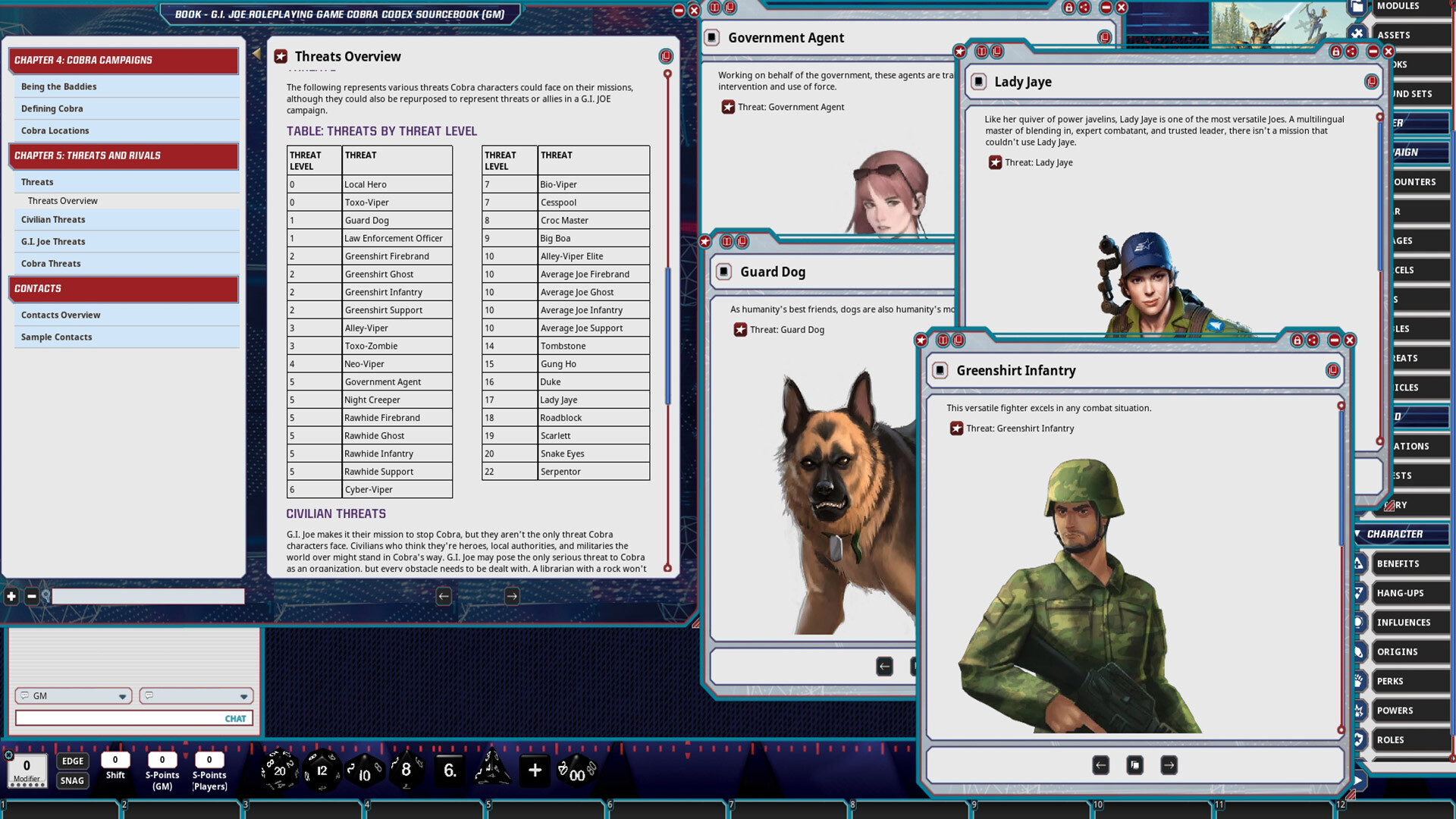Screen dimensions: 1456x819
Task: Open the GM speaker dropdown in chat
Action: coord(123,695)
